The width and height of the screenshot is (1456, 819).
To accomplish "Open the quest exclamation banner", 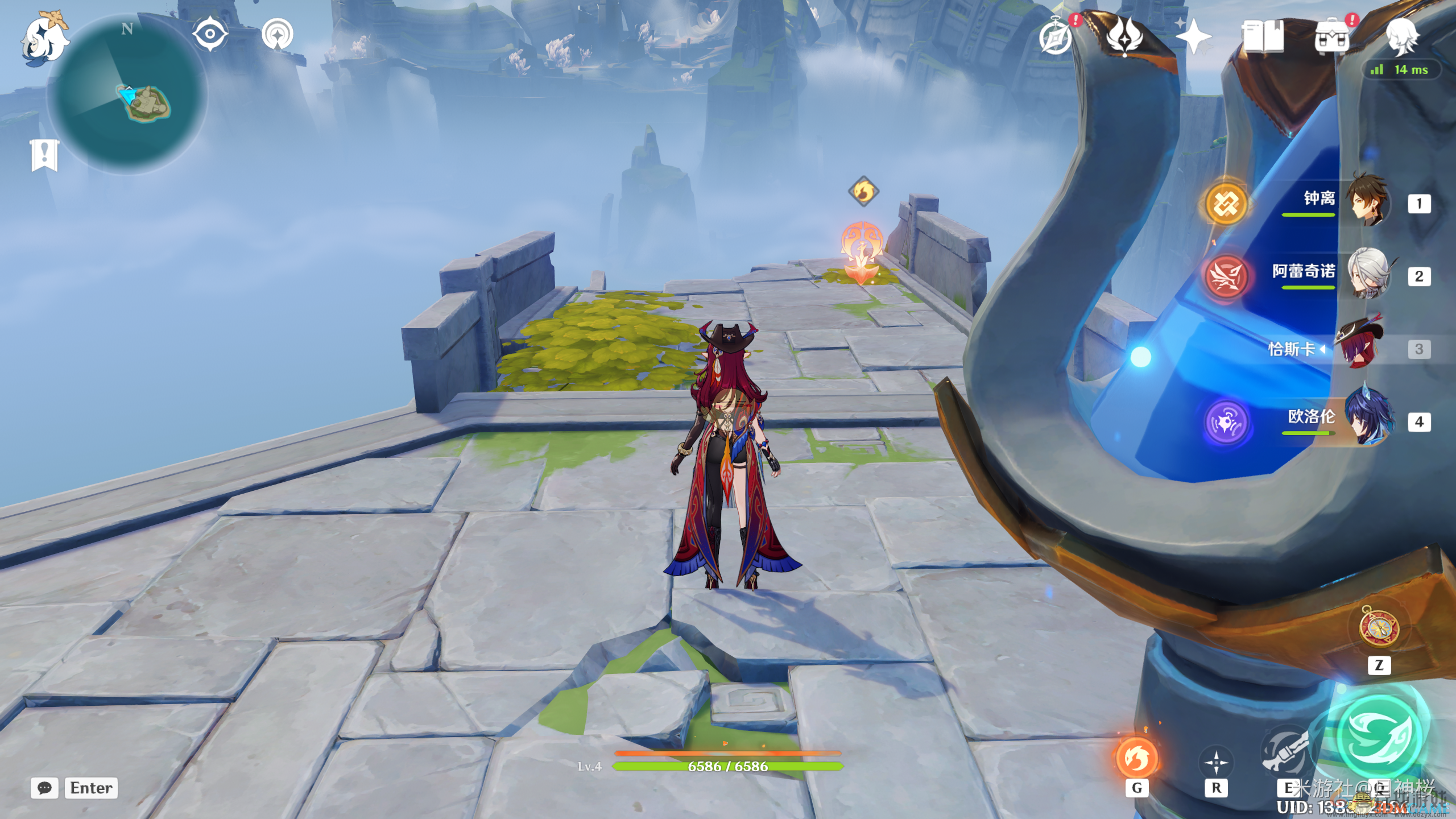I will tap(44, 154).
